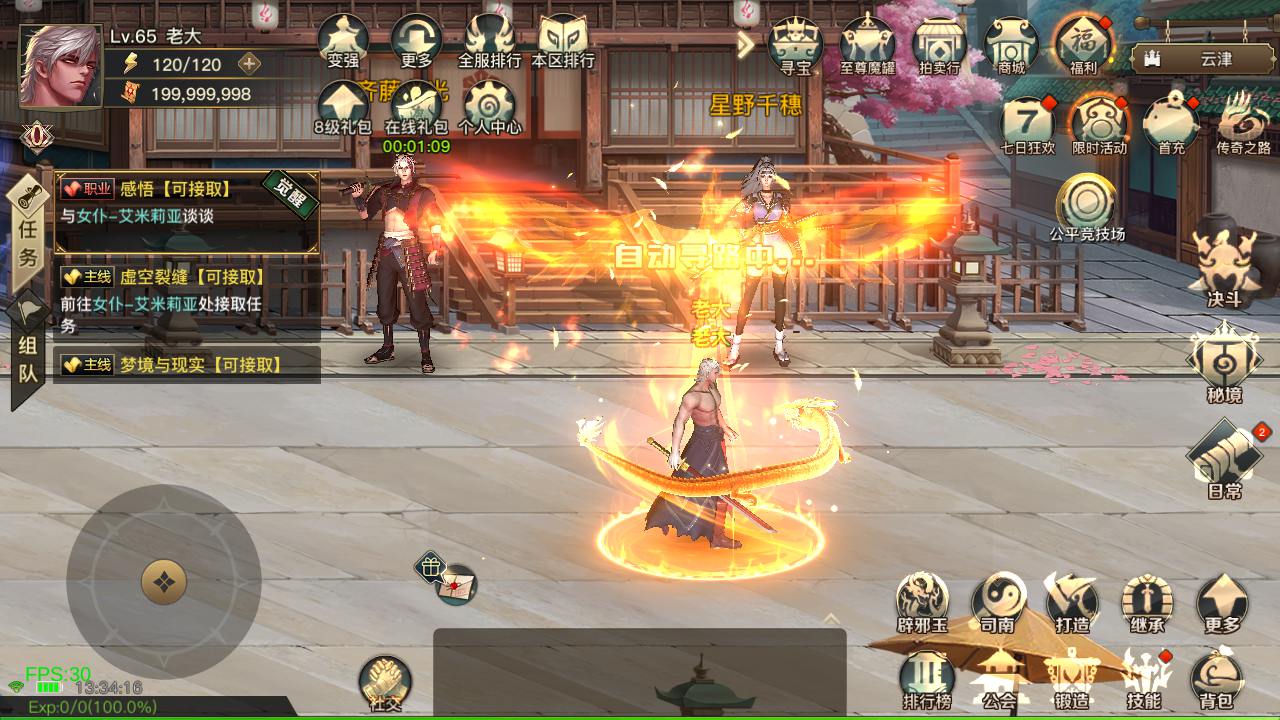
Task: Open the 首充 first recharge offer
Action: coord(1171,124)
